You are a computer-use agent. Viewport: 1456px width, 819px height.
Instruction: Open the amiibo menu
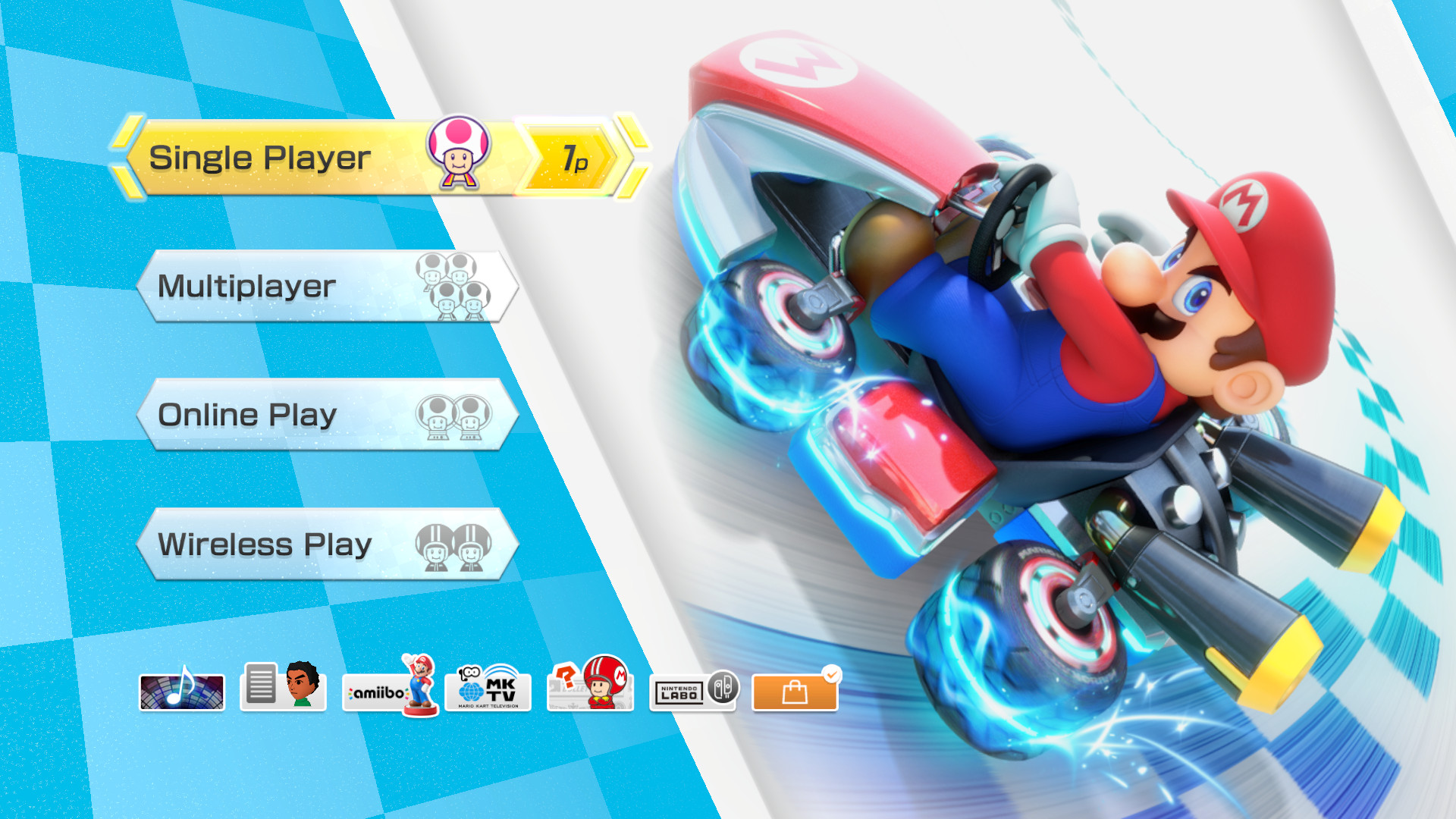tap(388, 692)
